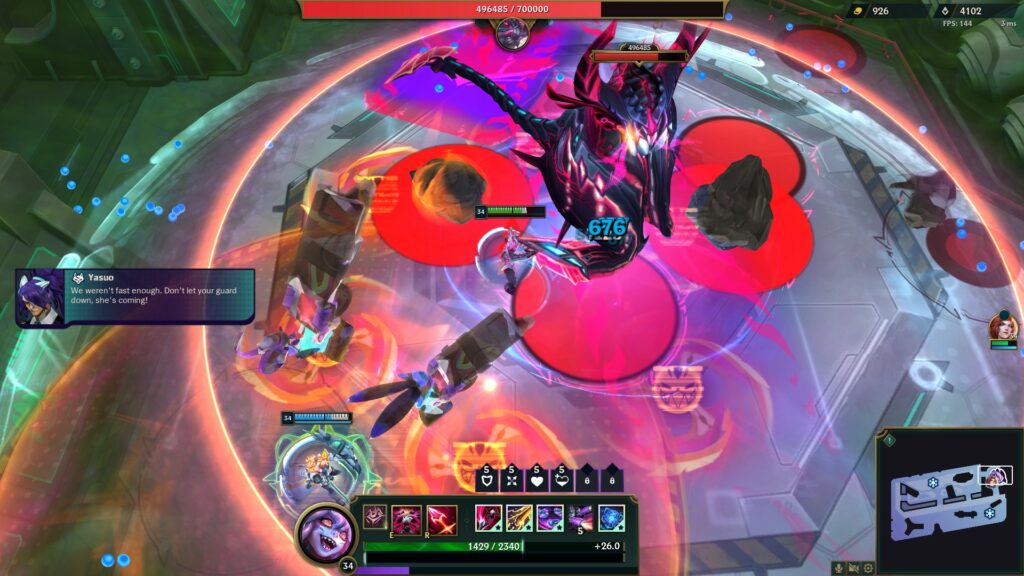Select the blue swirling orb weapon icon
Screen dimensions: 1024x576
(x=611, y=518)
